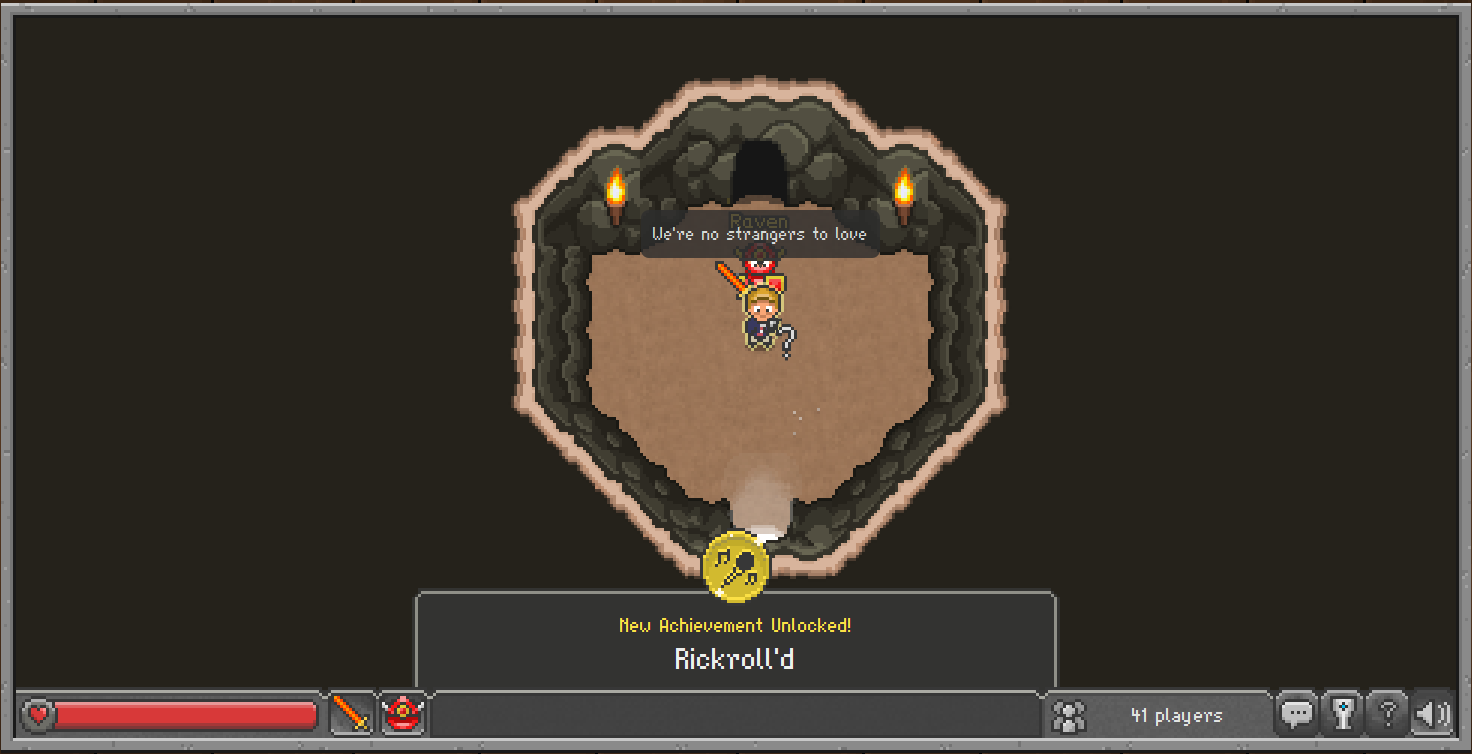Open the question mark help icon
Screen dimensions: 1472x754
coord(1388,714)
